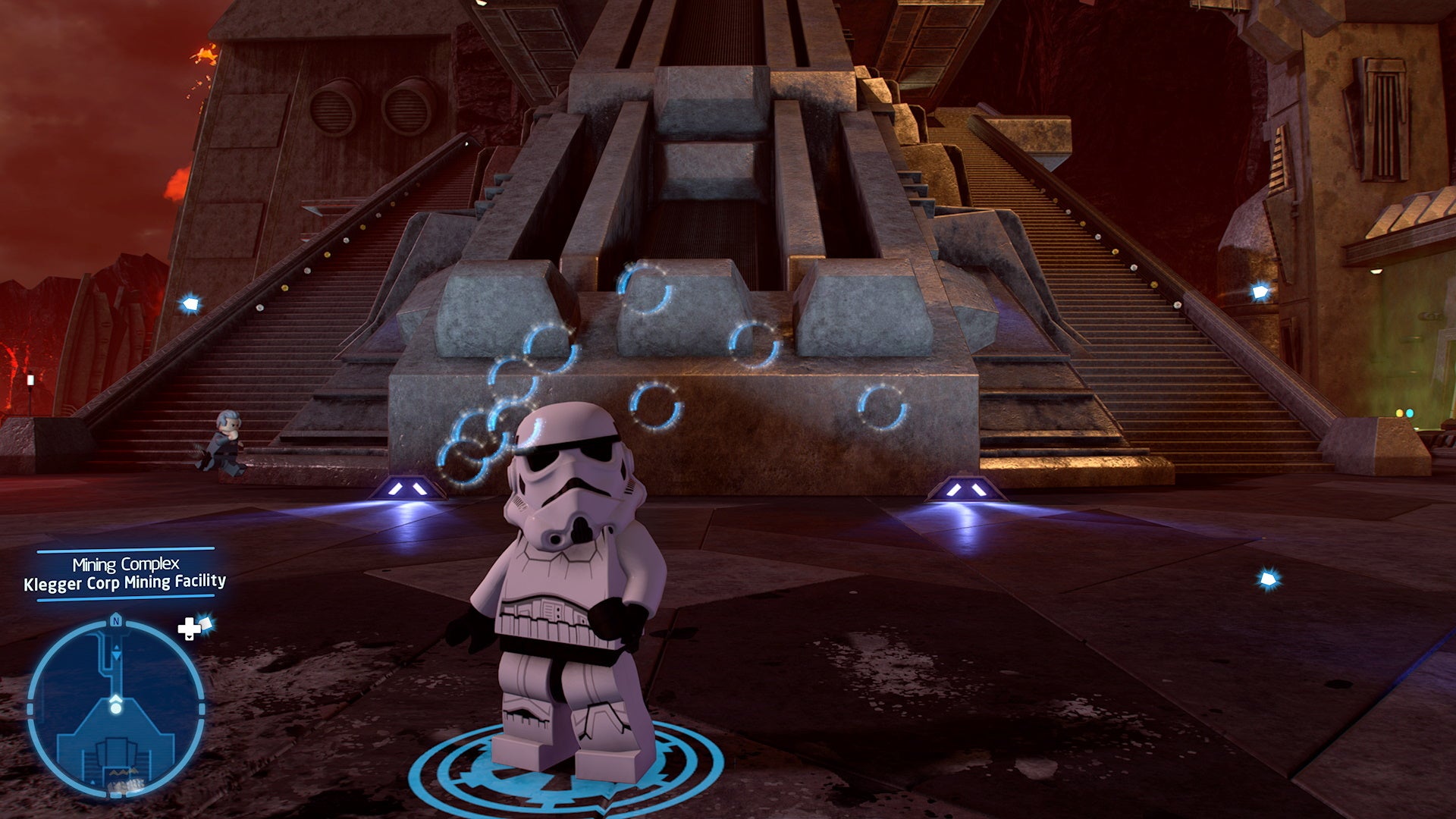Select the N compass marker on the minimap
The width and height of the screenshot is (1456, 819).
click(x=115, y=620)
